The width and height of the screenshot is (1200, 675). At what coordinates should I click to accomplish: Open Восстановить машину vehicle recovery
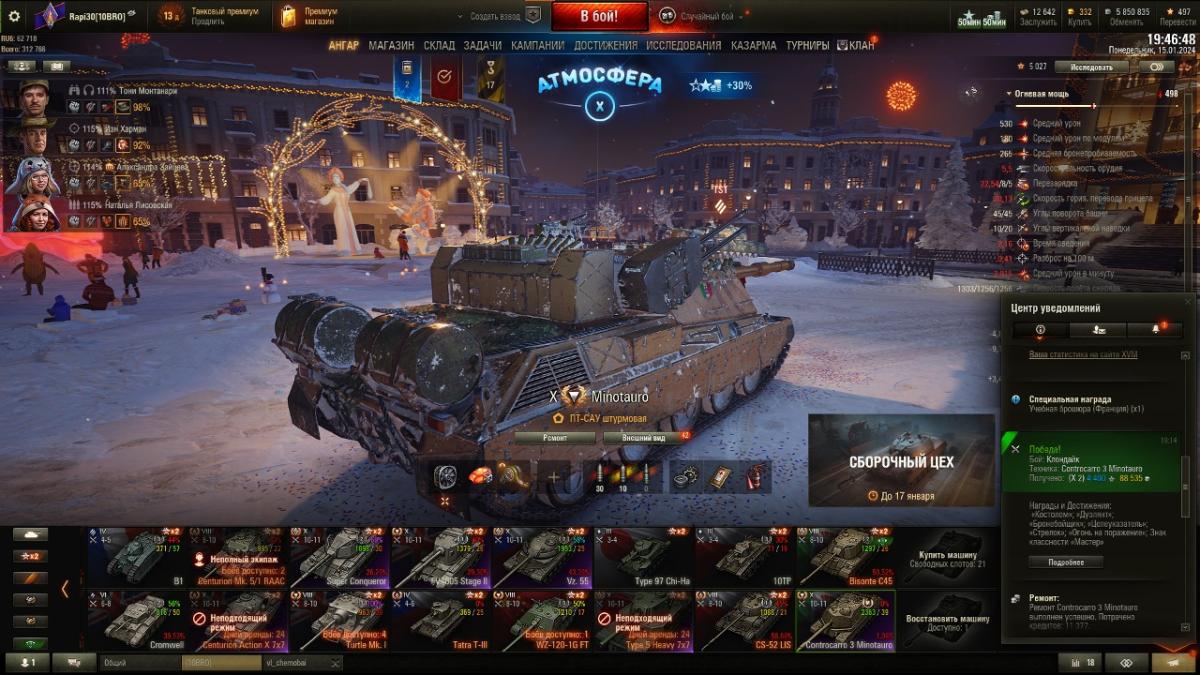(947, 620)
